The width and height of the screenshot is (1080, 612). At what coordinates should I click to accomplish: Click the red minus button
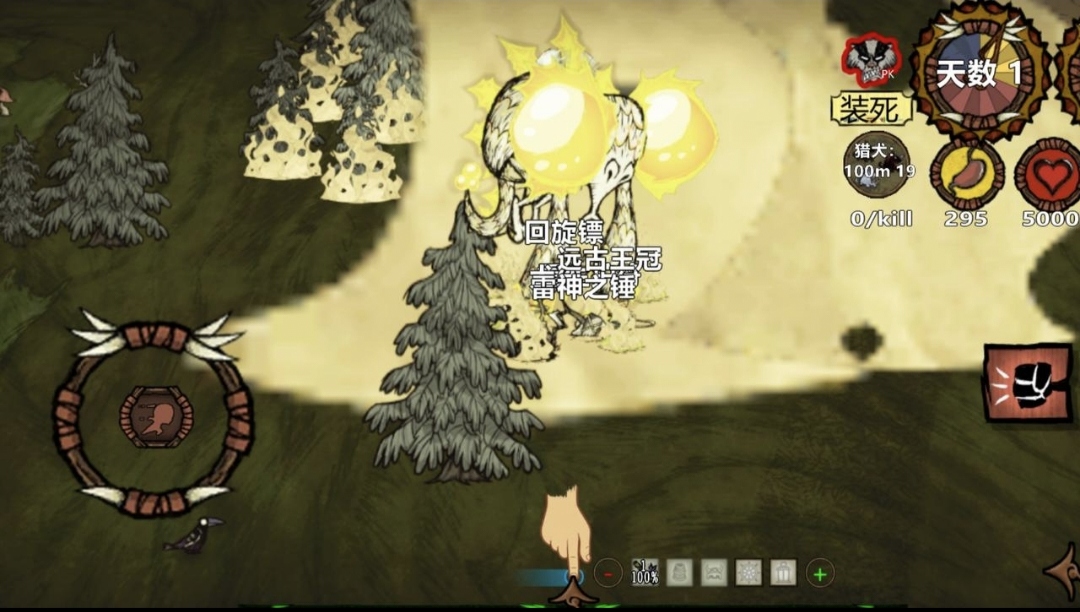click(608, 573)
